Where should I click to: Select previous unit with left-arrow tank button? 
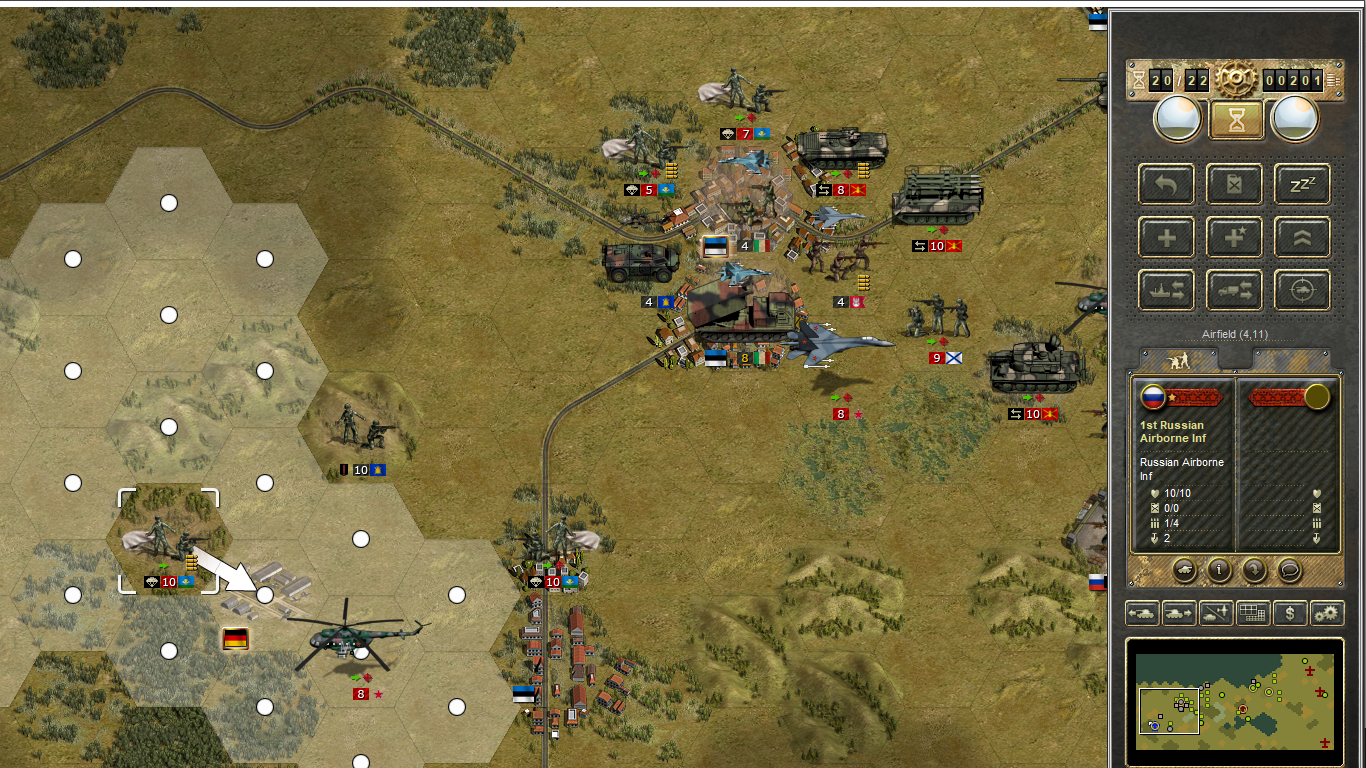[x=1142, y=613]
